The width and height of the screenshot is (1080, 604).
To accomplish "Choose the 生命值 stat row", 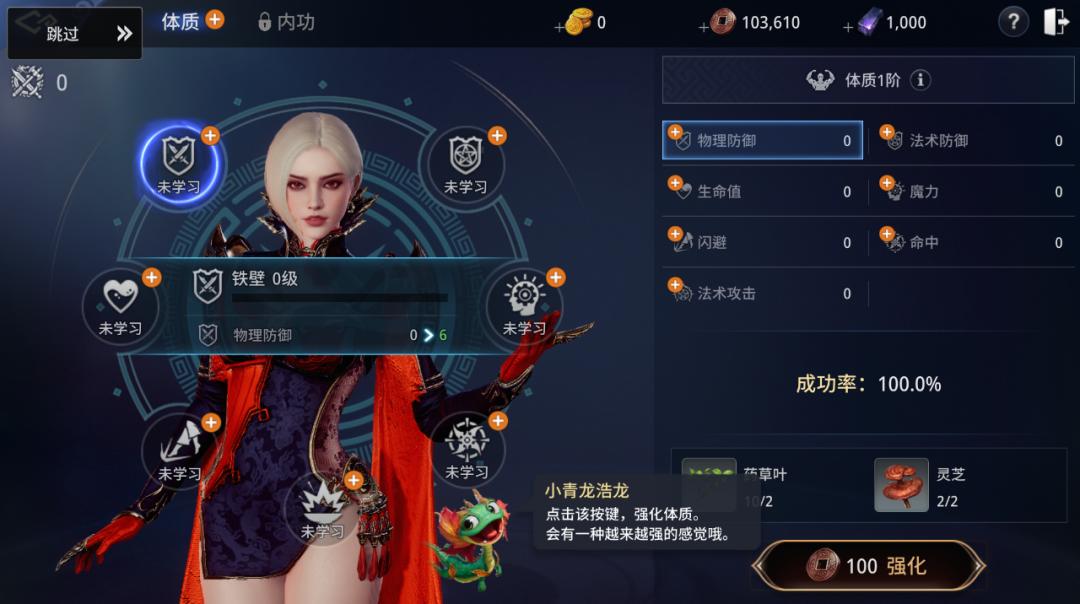I will pyautogui.click(x=762, y=191).
